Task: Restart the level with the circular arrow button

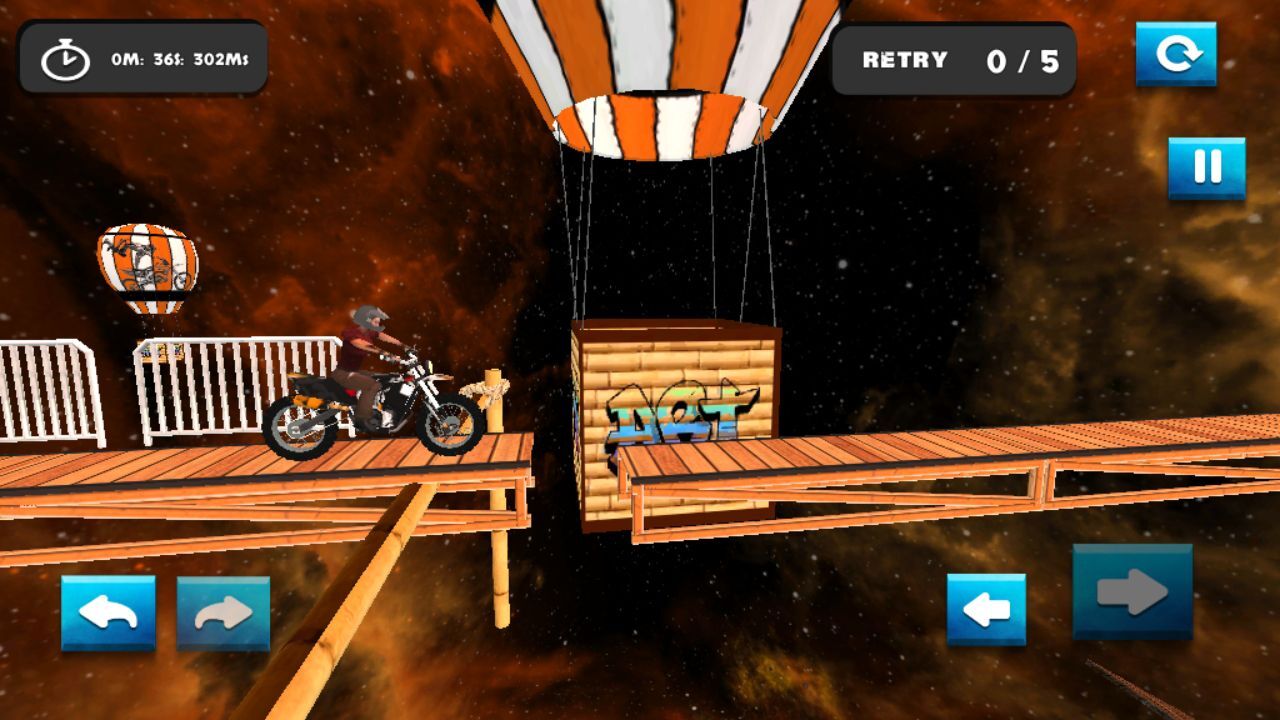Action: click(x=1176, y=54)
